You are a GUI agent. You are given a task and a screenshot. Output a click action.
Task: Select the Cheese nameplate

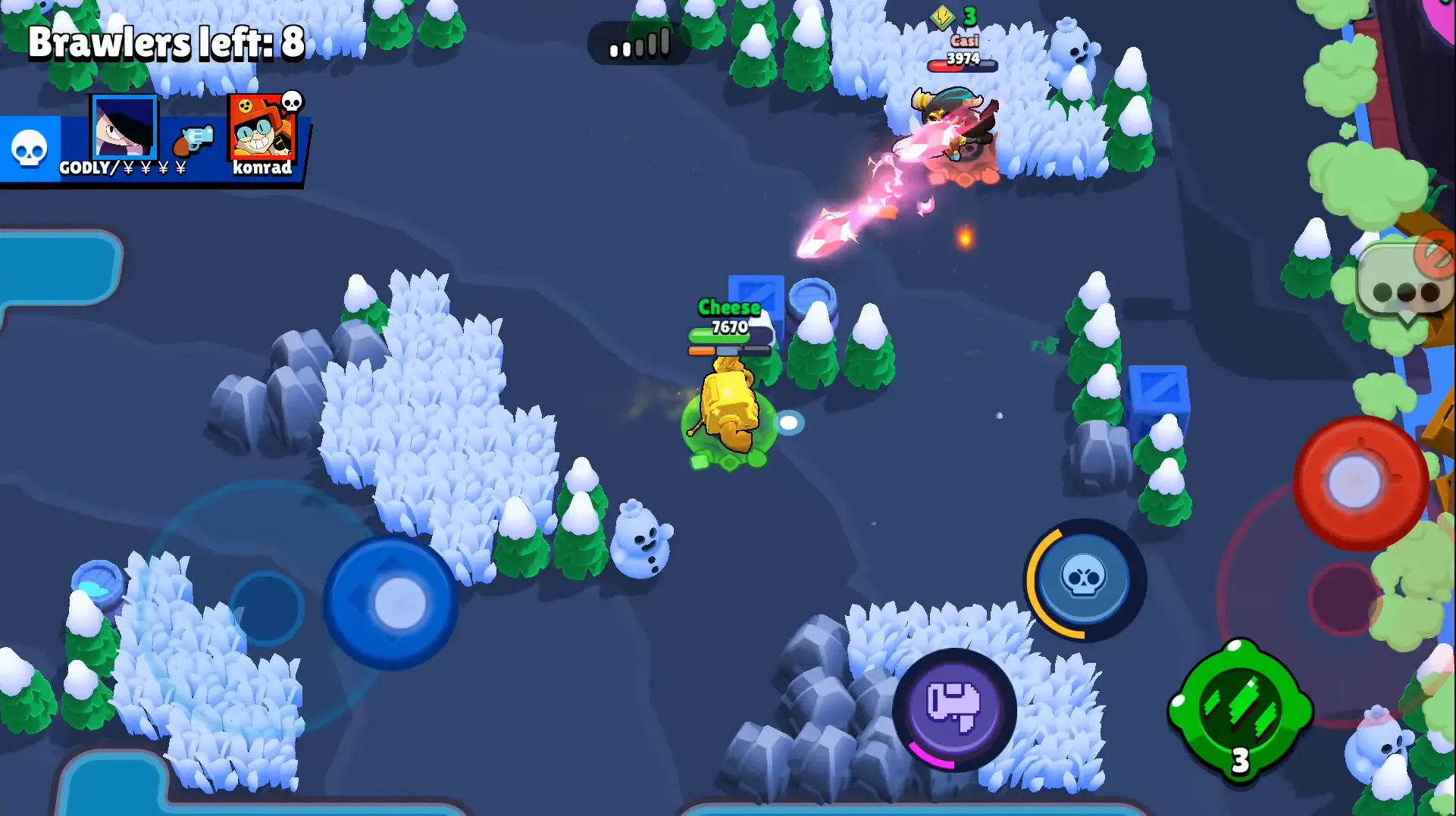[730, 308]
